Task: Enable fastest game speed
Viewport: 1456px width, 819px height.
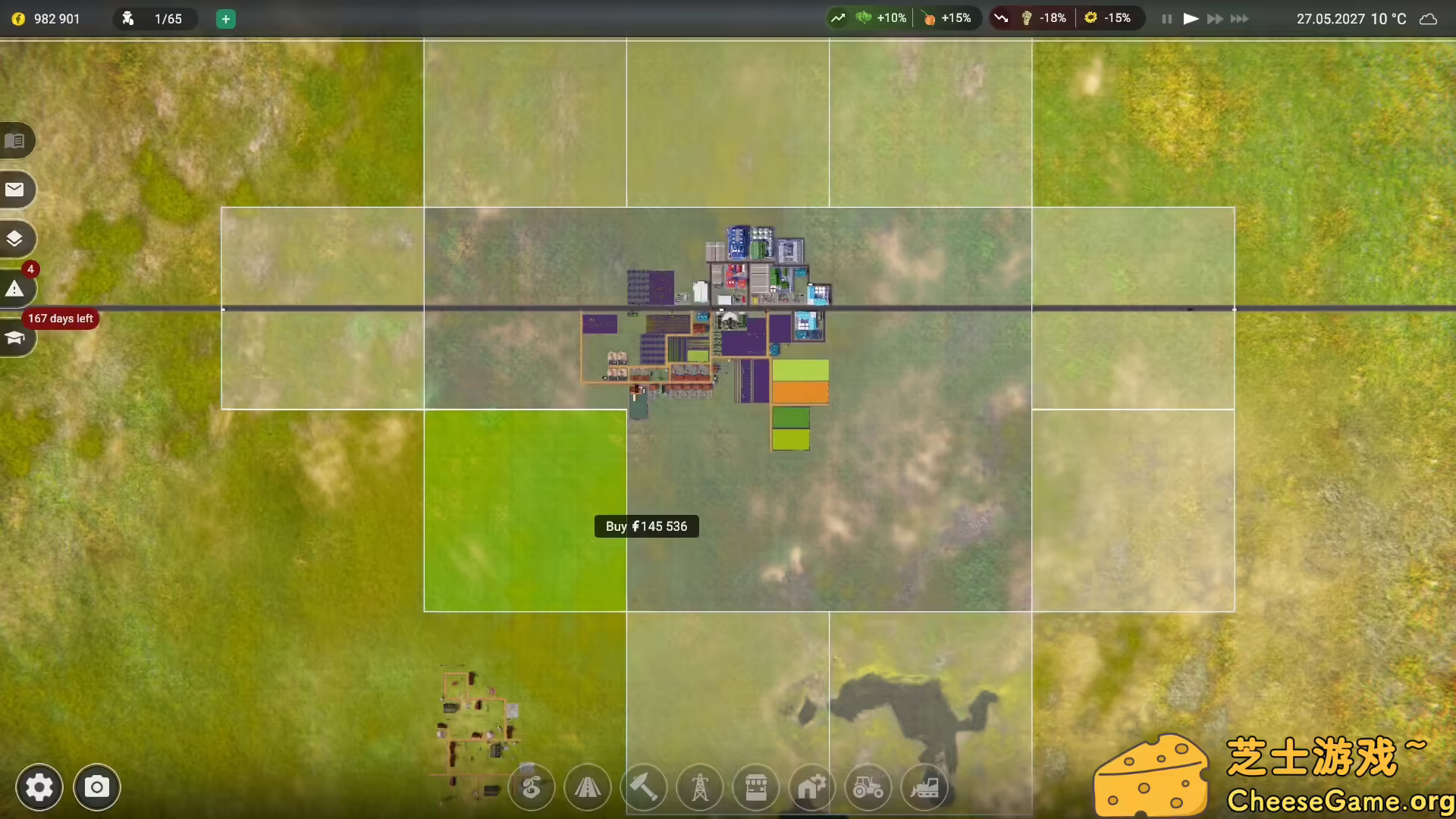Action: point(1241,18)
